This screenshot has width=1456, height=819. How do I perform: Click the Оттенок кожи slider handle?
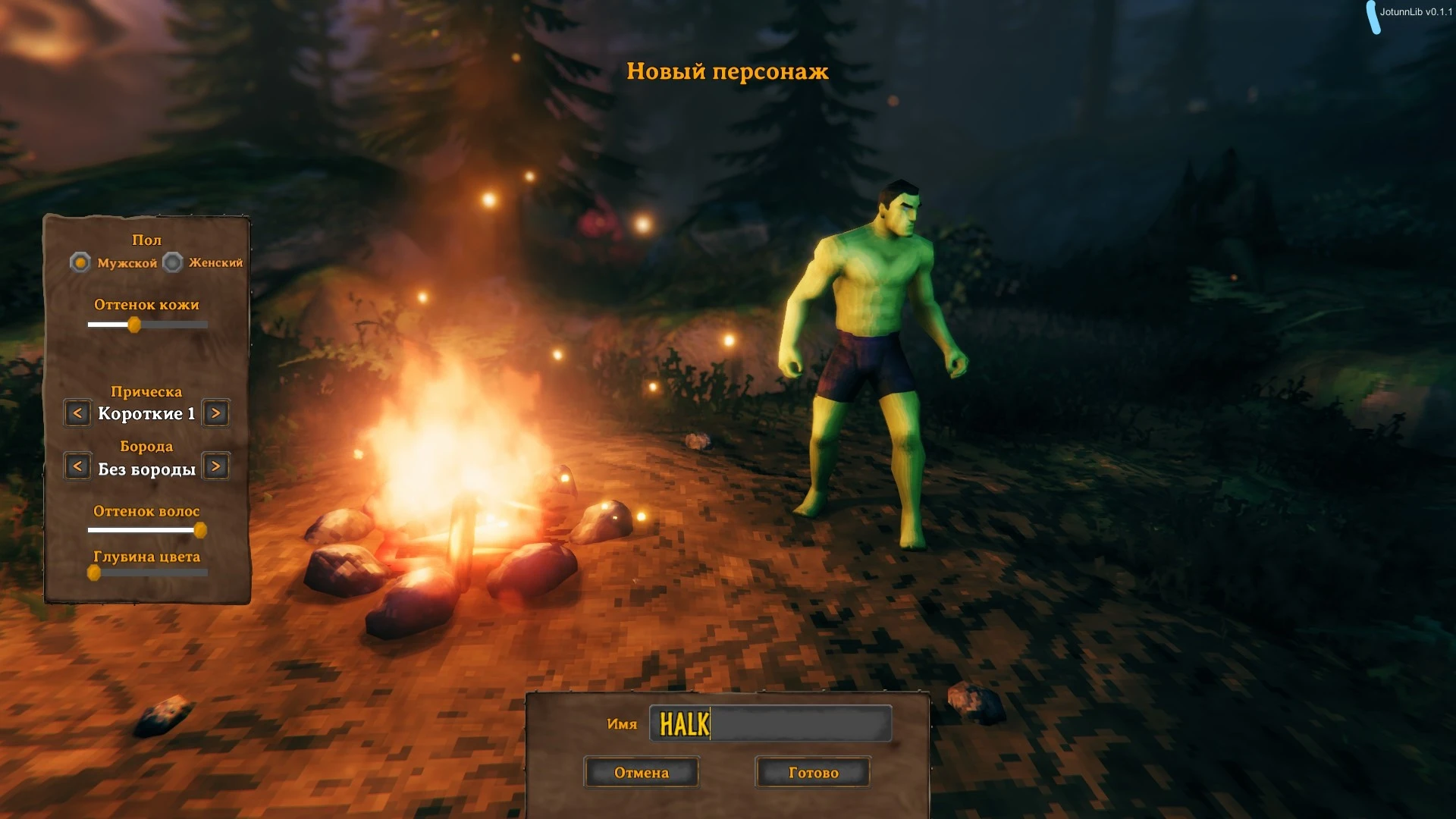point(136,324)
